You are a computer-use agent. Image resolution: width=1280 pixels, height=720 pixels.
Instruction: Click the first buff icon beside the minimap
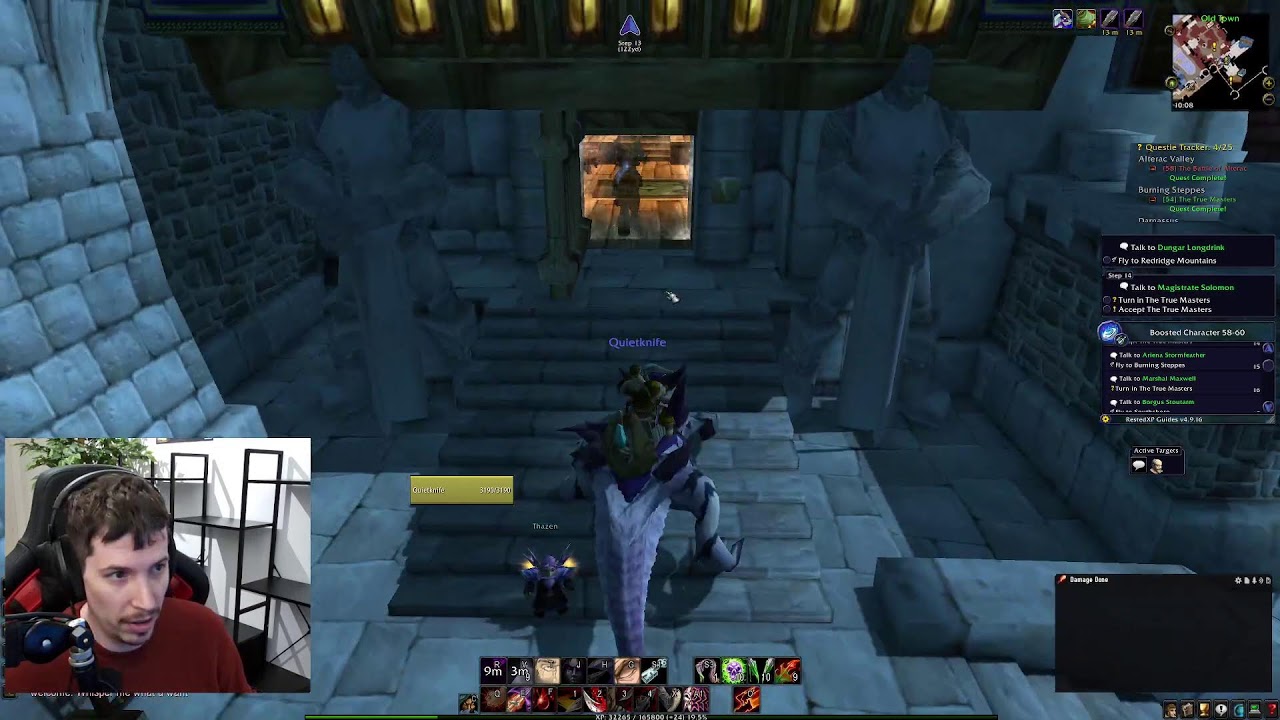pos(1062,19)
